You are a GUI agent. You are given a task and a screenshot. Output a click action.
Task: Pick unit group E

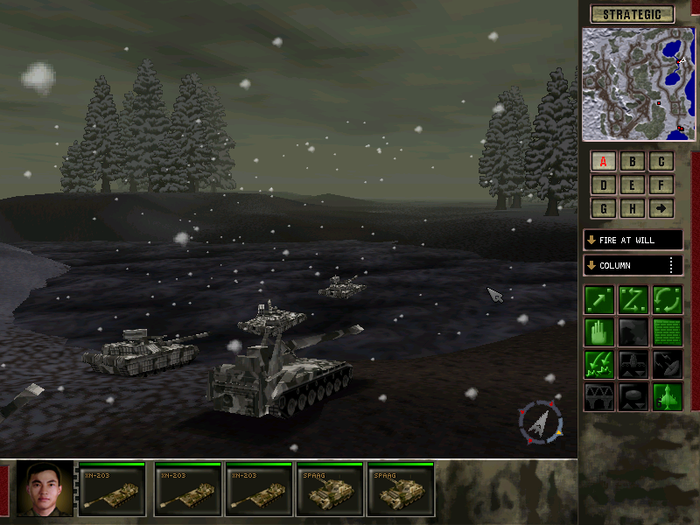pyautogui.click(x=632, y=185)
